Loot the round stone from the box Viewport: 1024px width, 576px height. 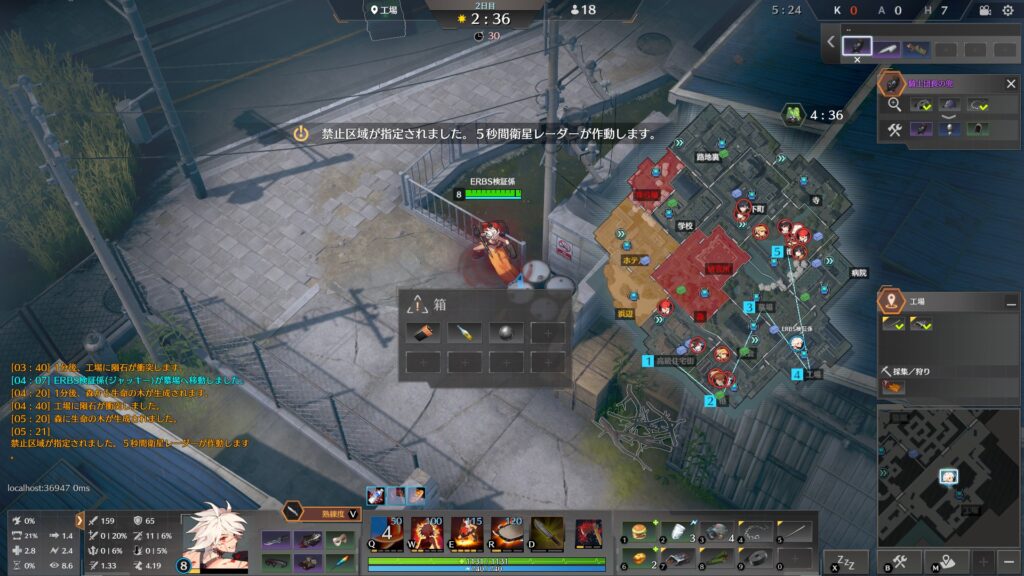(505, 332)
